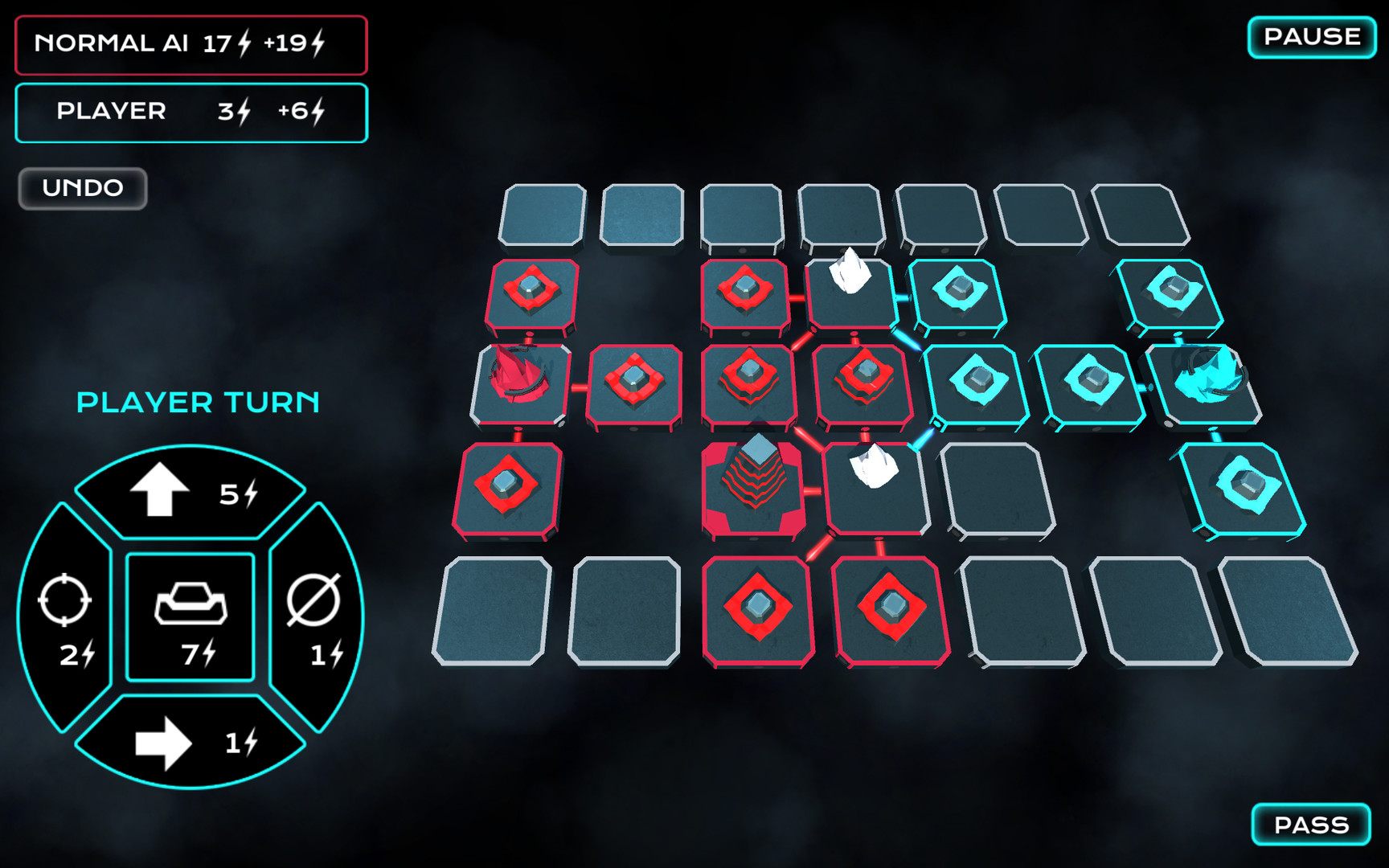Undo your last move
1389x868 pixels.
click(x=81, y=188)
